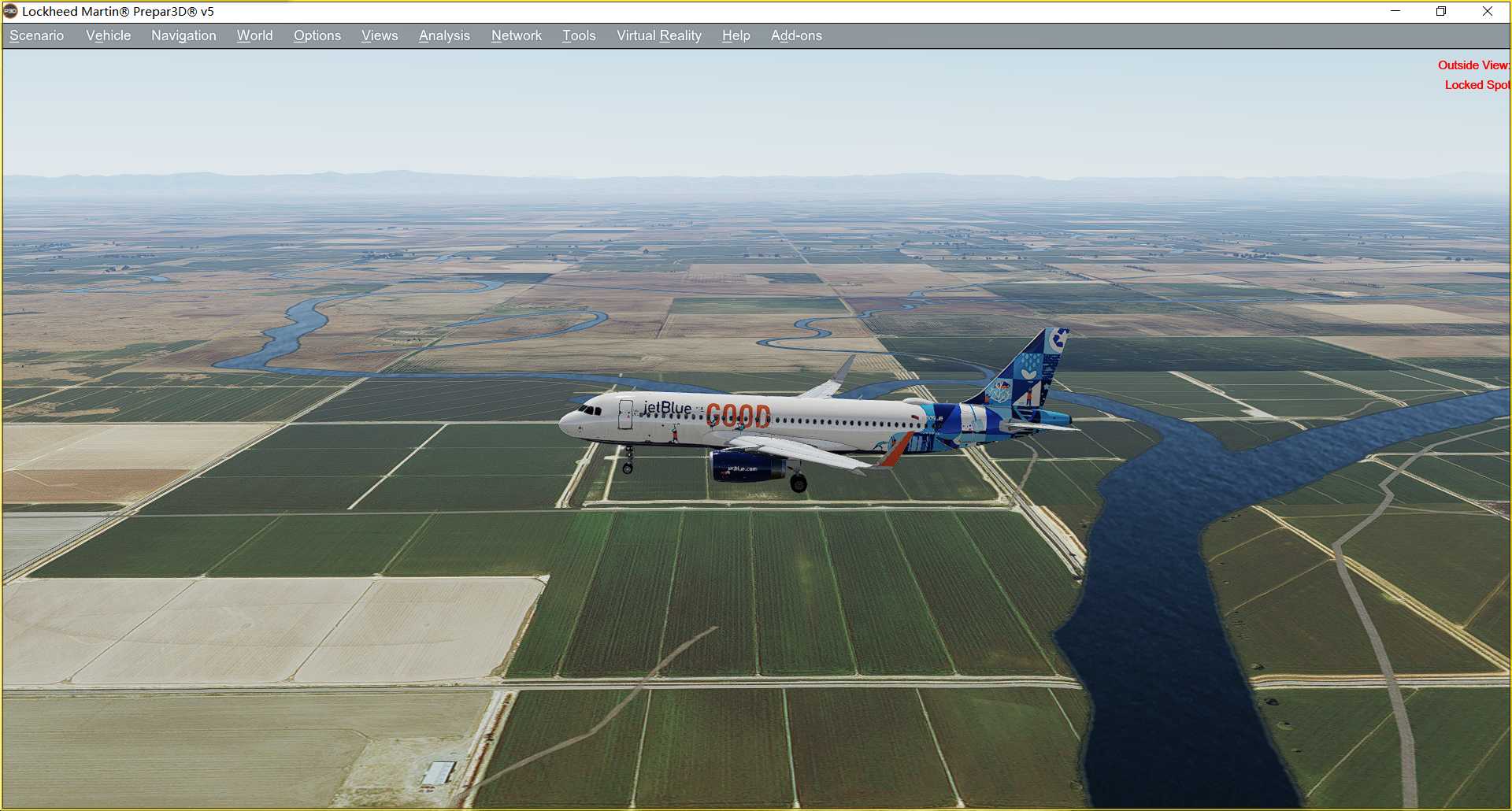Open the Views menu
Viewport: 1512px width, 811px height.
(379, 35)
